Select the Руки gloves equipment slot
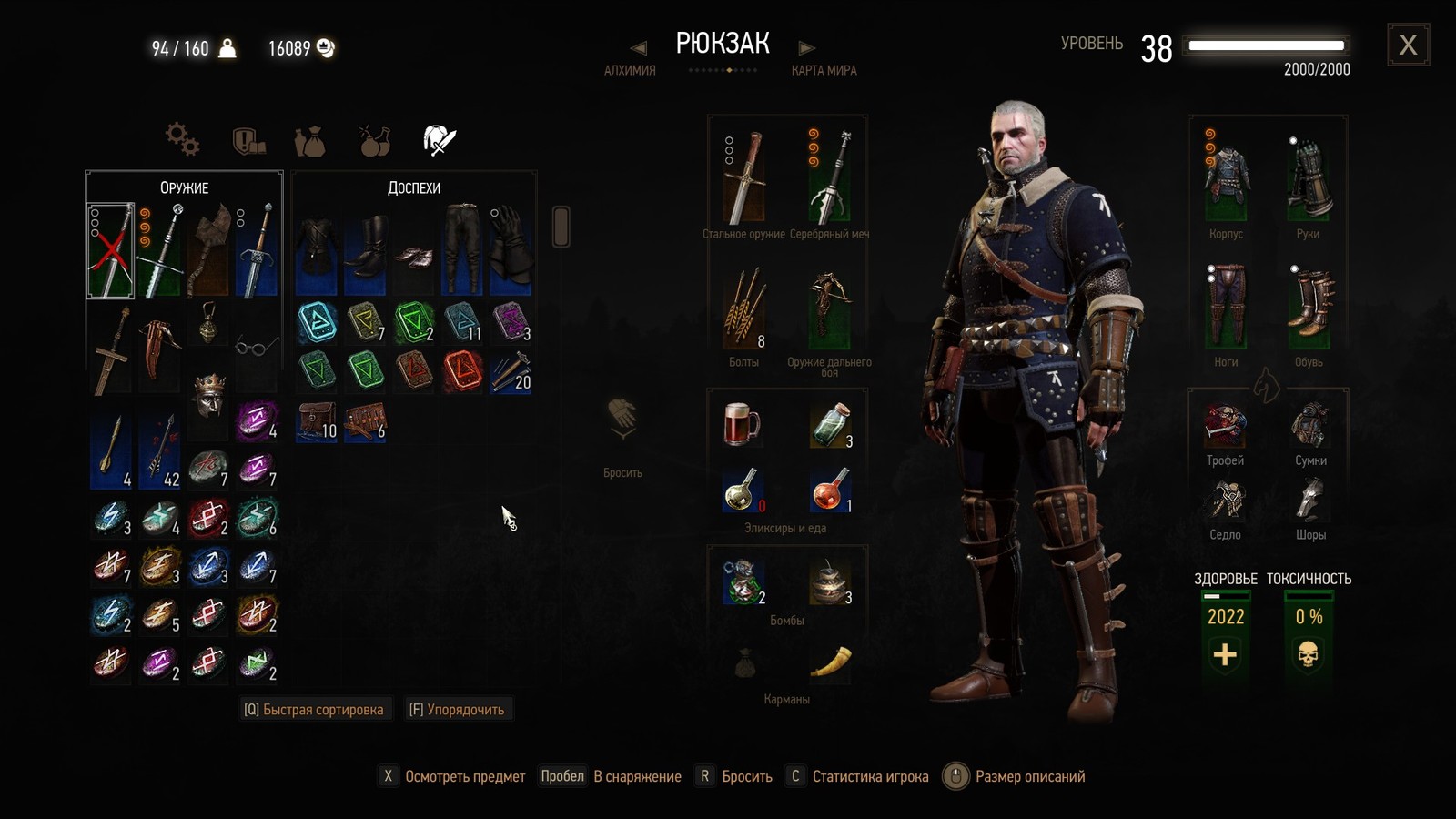1456x819 pixels. click(1309, 178)
